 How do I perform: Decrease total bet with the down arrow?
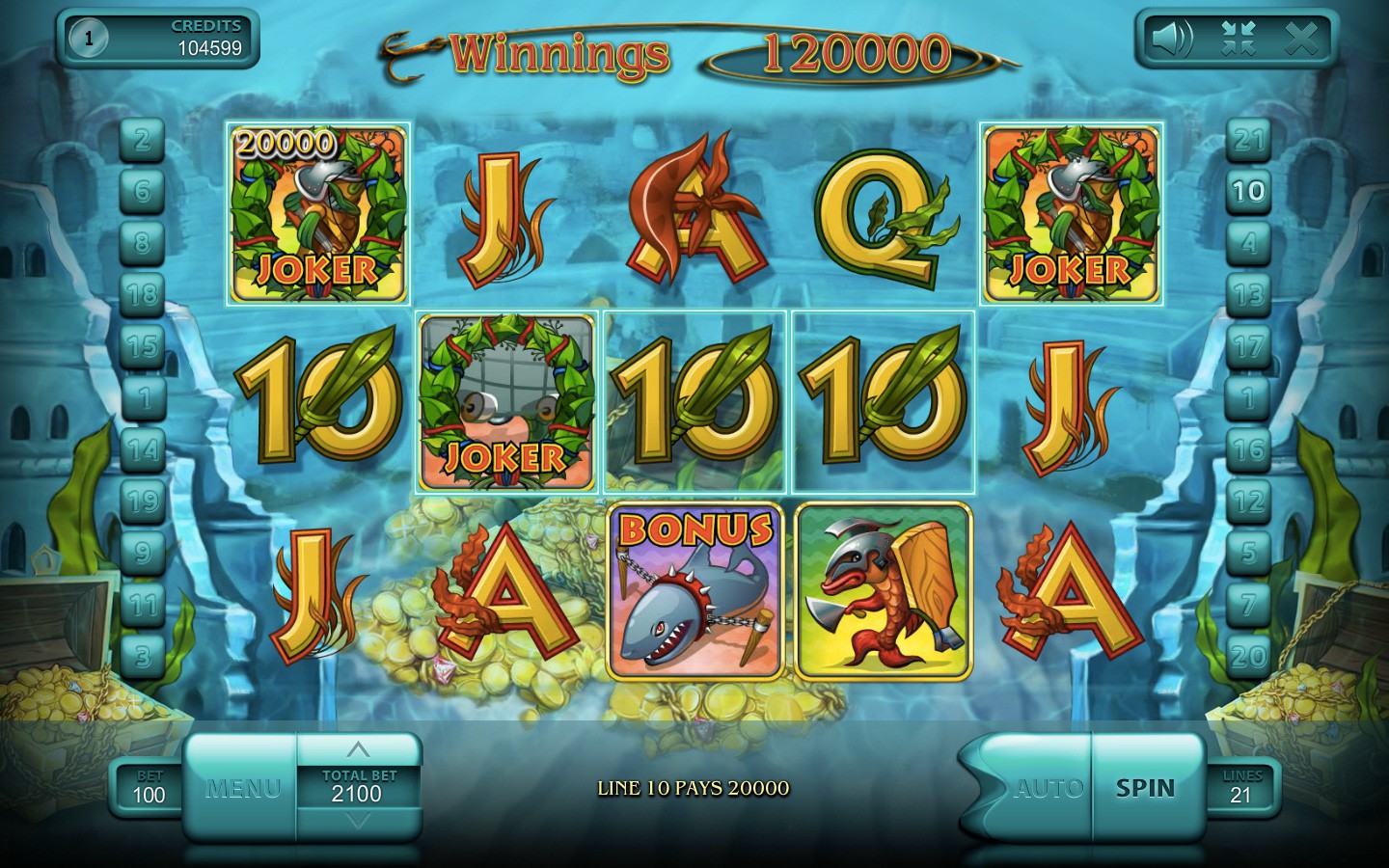point(358,821)
